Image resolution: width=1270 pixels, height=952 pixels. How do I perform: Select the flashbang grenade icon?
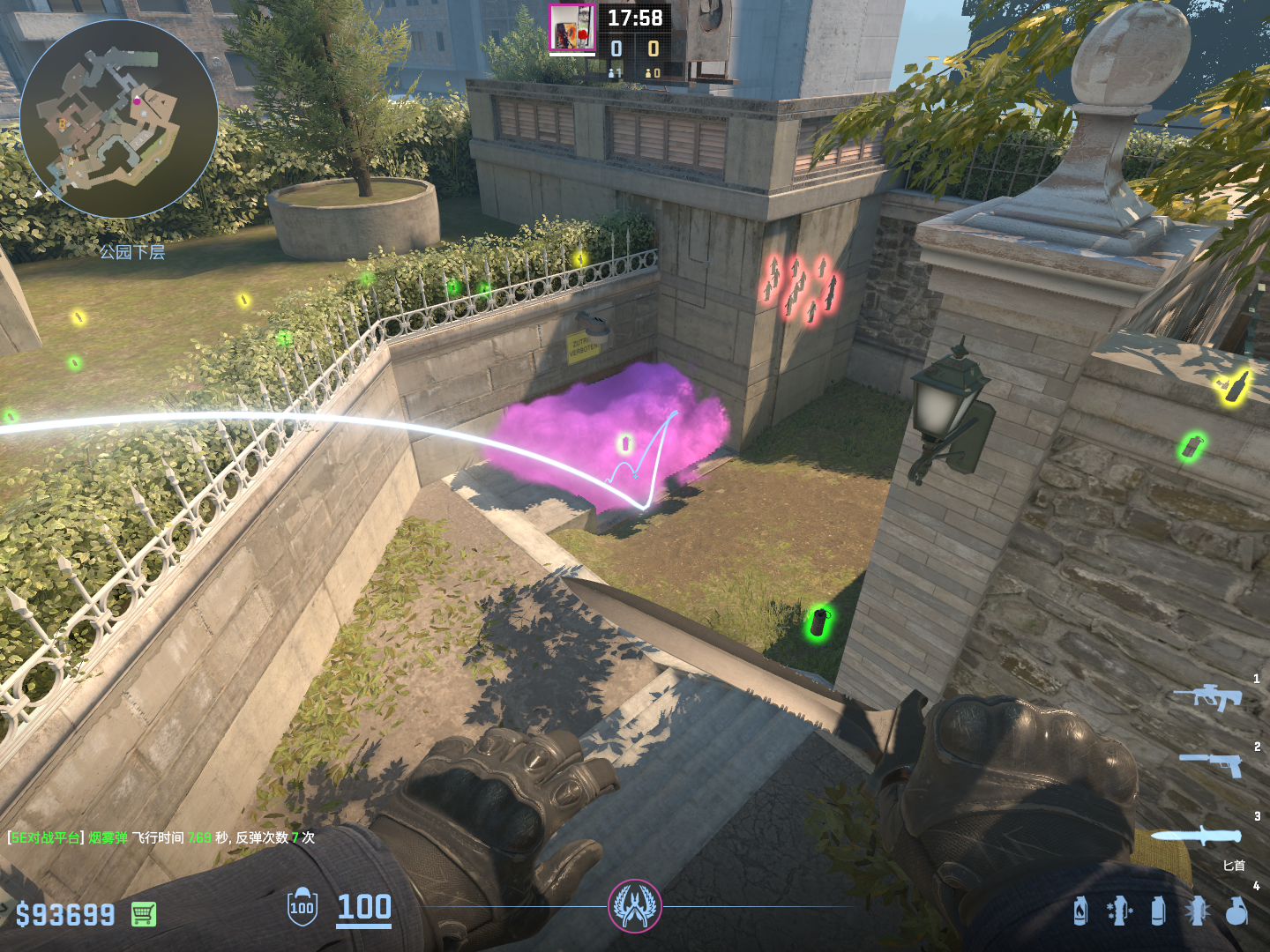pos(1198,911)
